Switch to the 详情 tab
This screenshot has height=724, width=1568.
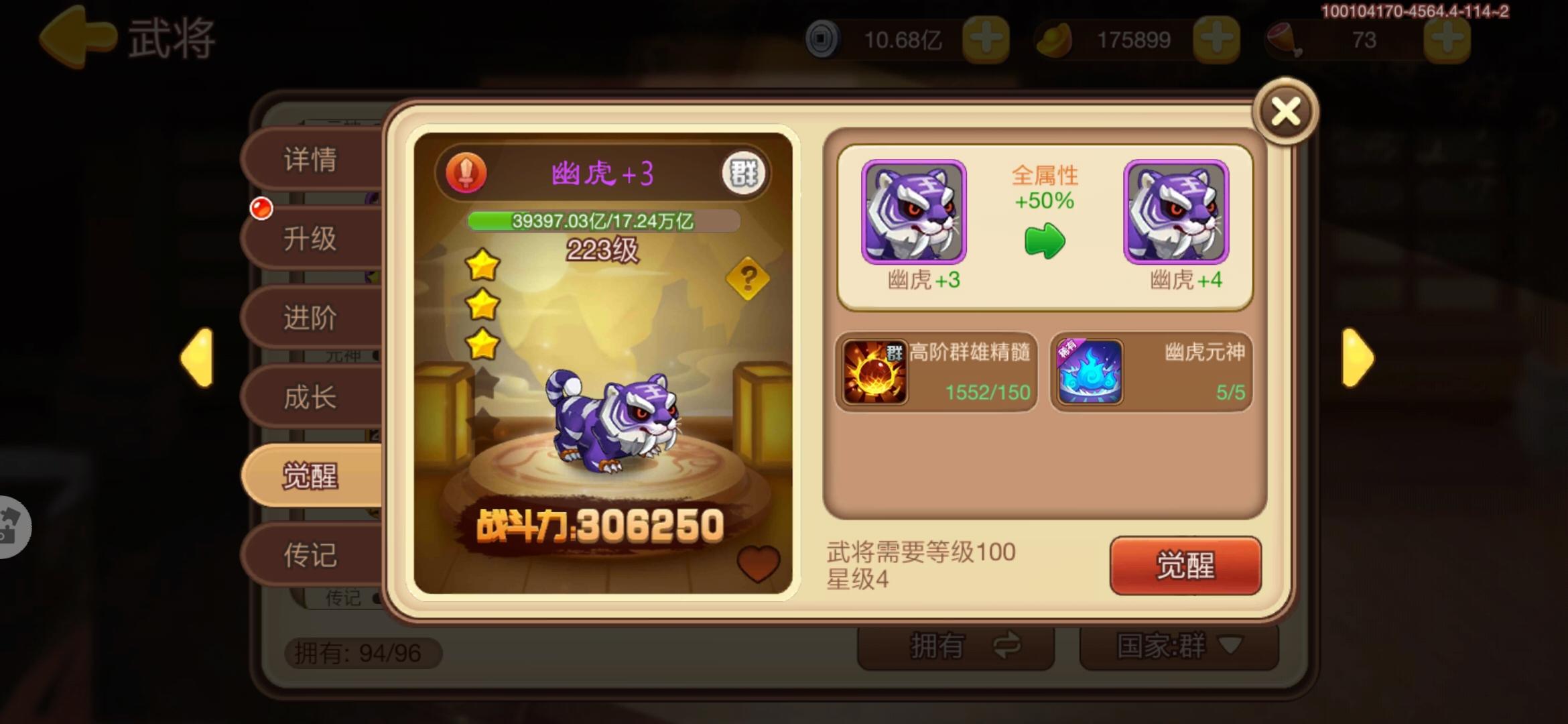pyautogui.click(x=310, y=161)
